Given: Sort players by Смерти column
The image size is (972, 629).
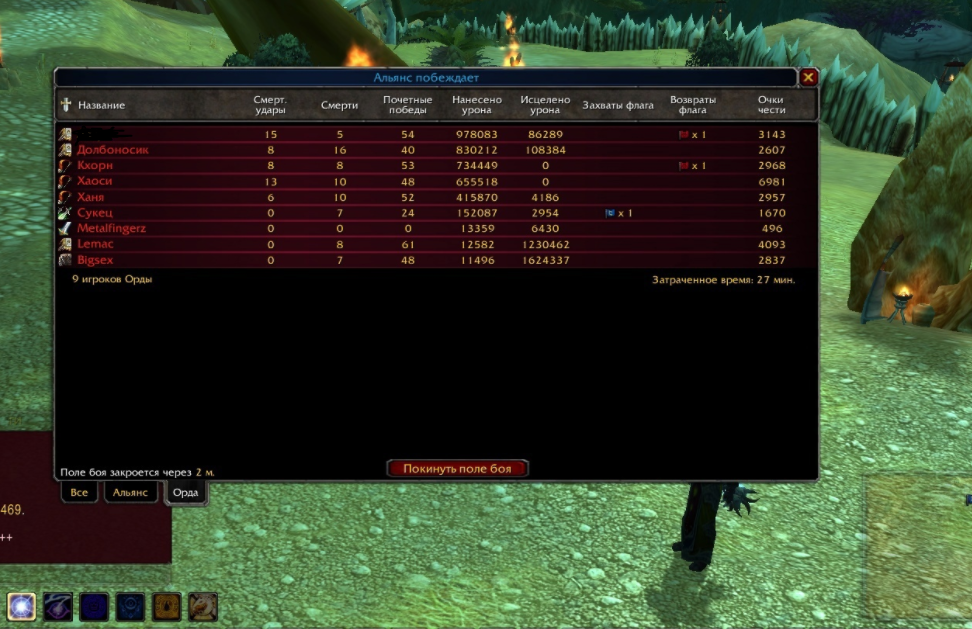Looking at the screenshot, I should [339, 106].
